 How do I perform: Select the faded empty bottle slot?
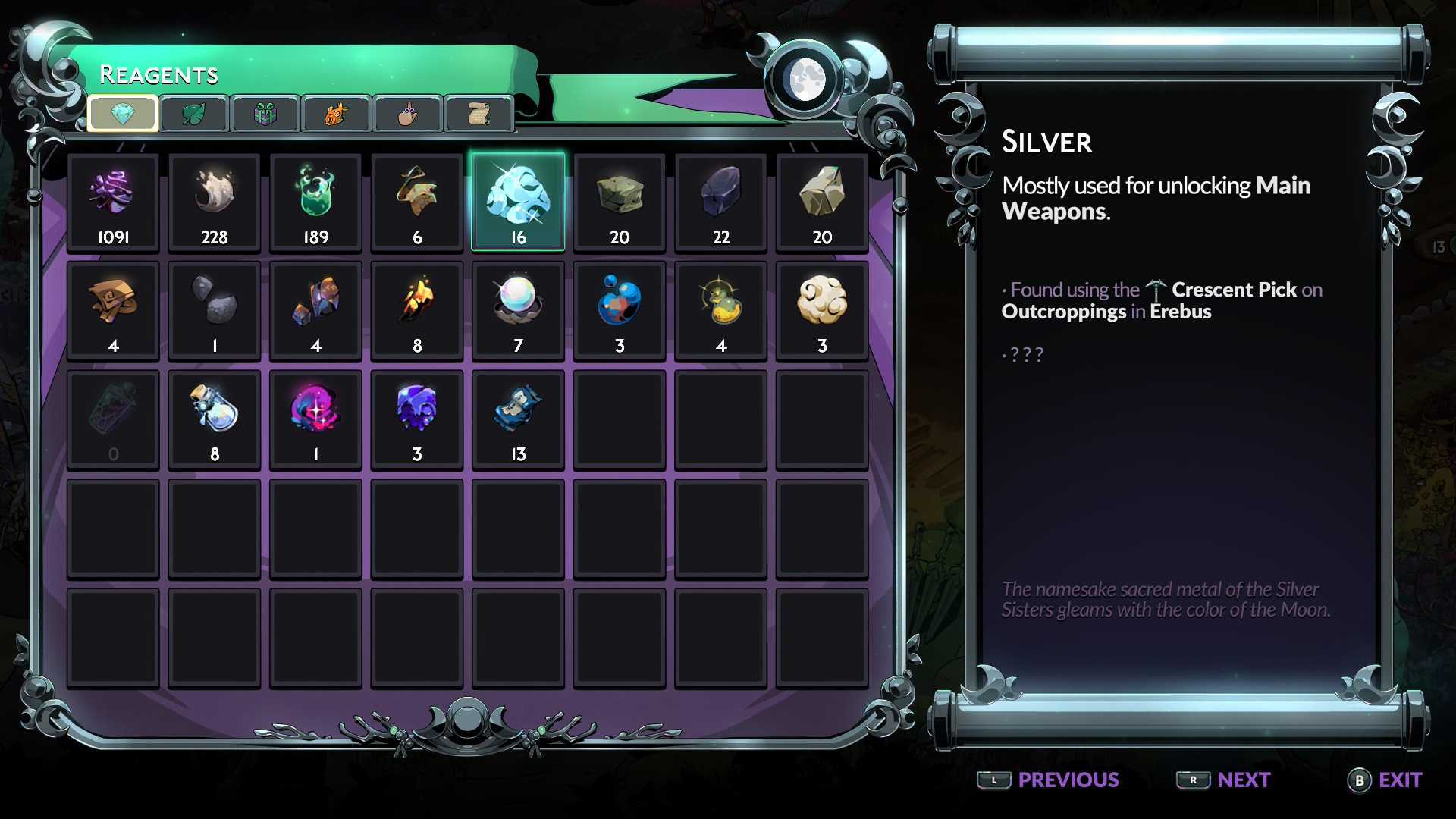(113, 419)
